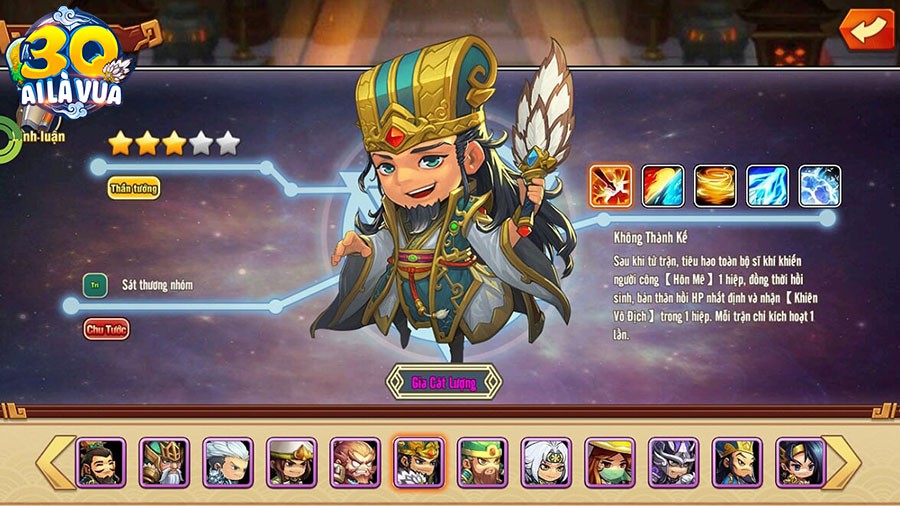Select the green-hat bearded hero portrait
900x506 pixels.
pos(483,462)
